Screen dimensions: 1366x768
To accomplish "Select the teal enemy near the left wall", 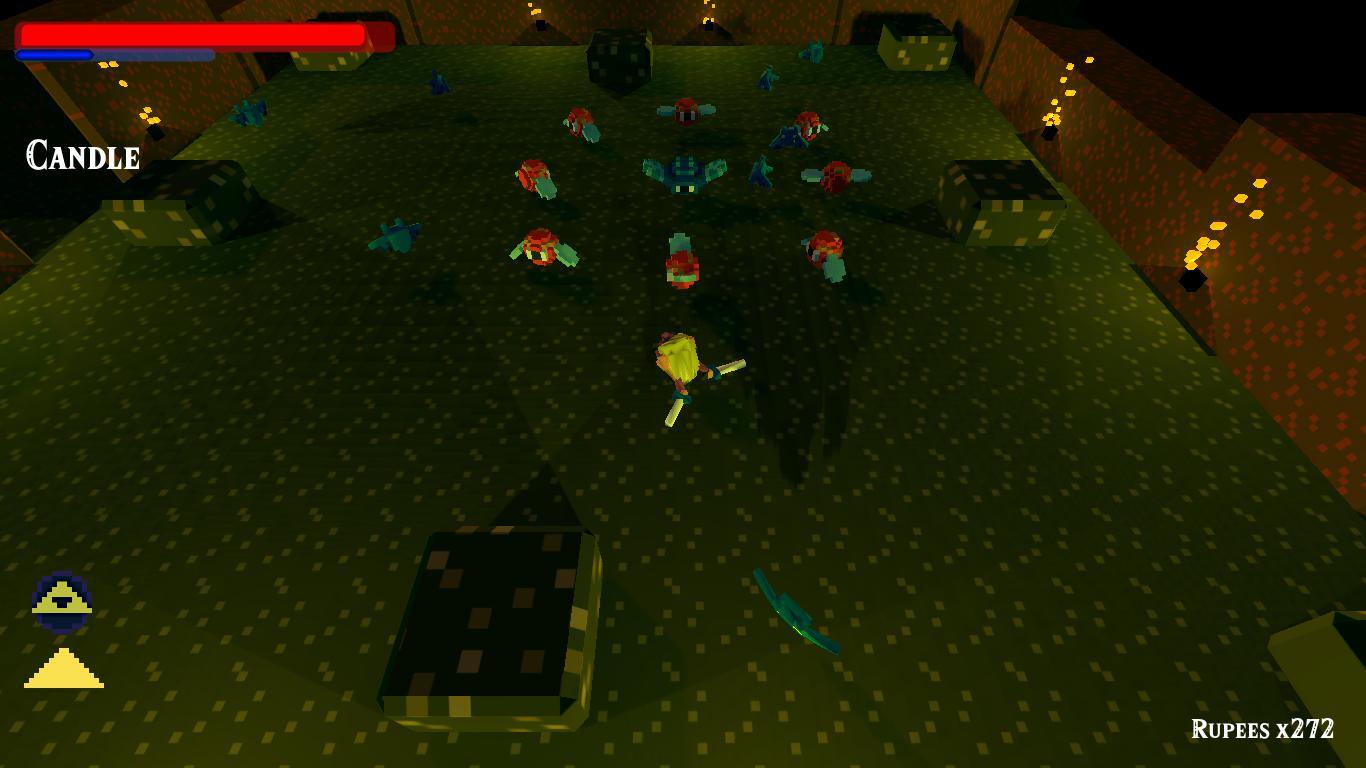I will coord(250,112).
